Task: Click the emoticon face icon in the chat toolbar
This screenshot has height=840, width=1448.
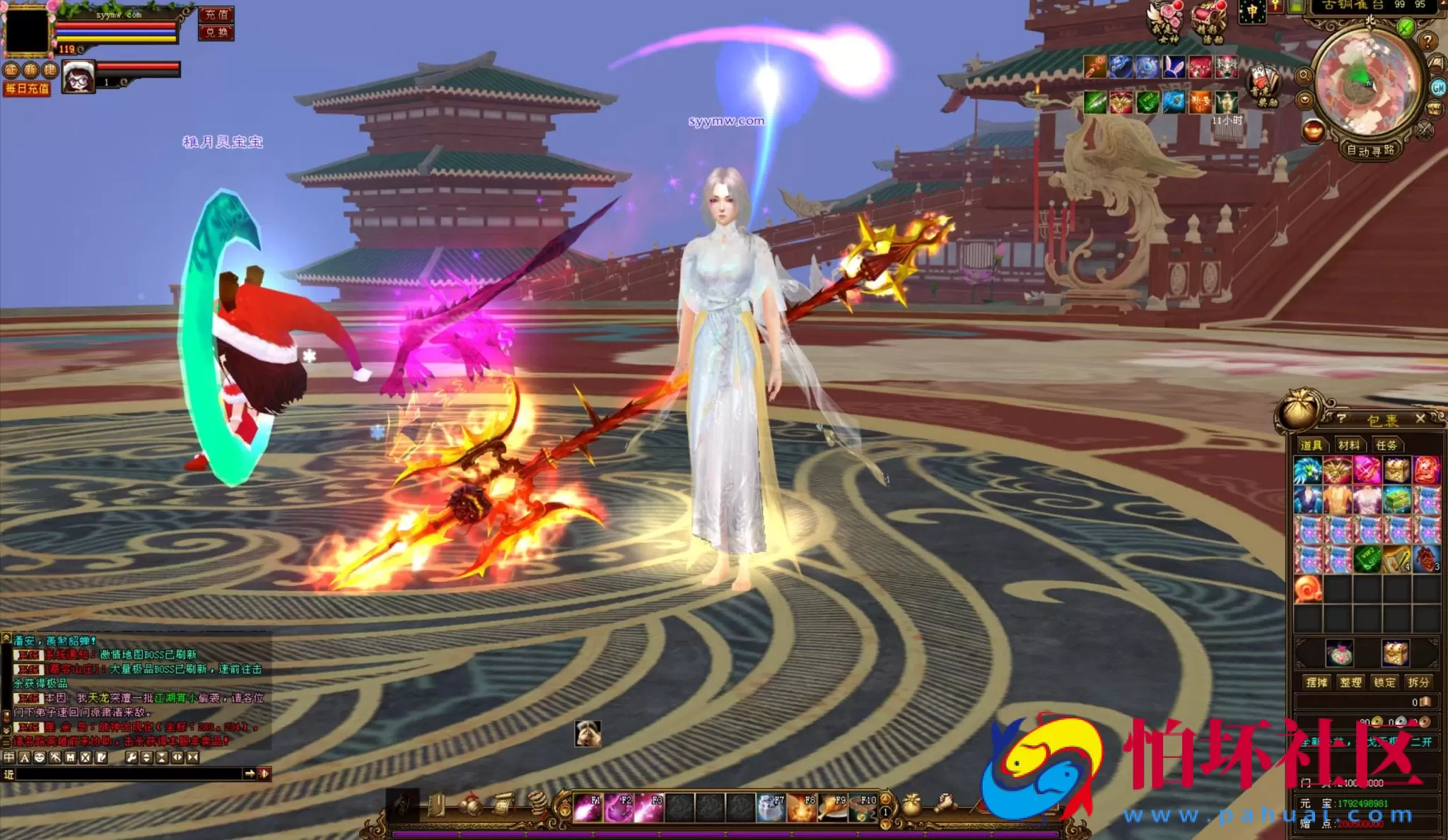Action: (x=40, y=757)
